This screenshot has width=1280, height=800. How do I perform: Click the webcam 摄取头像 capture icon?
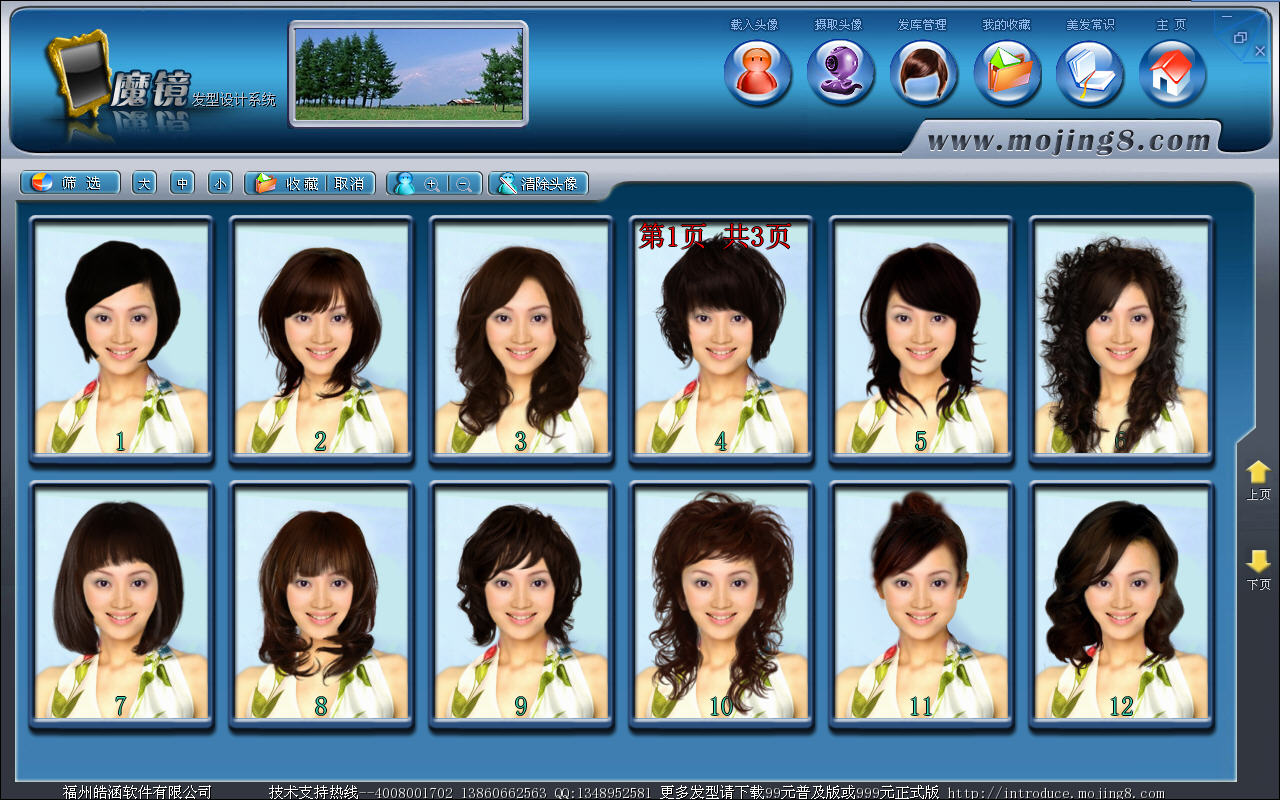[841, 73]
